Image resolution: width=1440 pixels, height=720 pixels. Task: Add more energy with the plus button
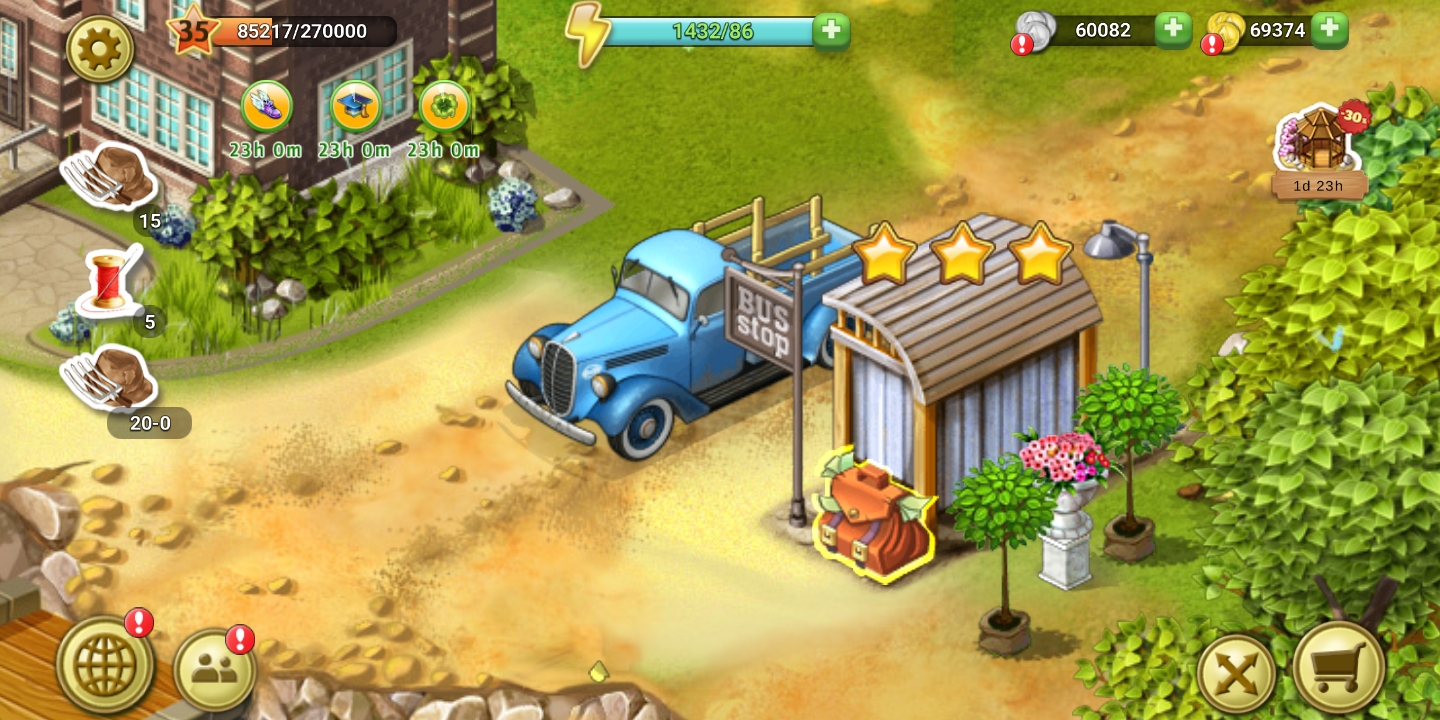[831, 31]
